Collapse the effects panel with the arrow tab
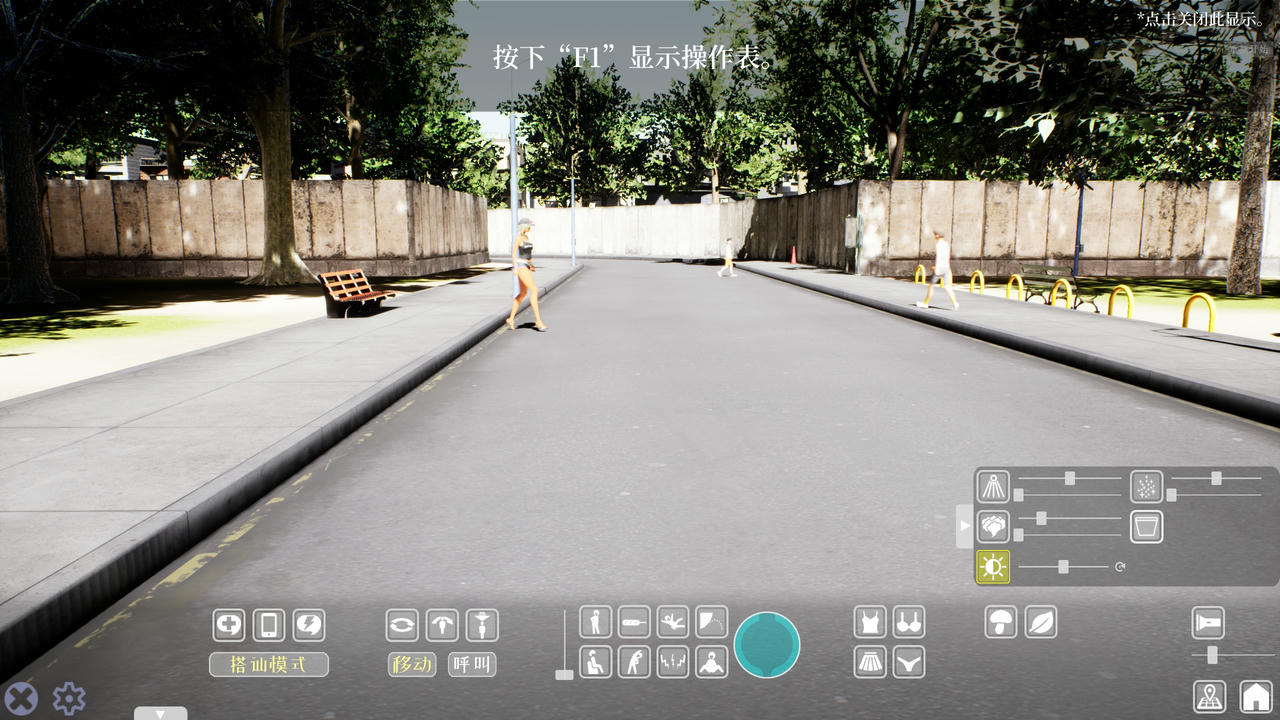 click(964, 525)
